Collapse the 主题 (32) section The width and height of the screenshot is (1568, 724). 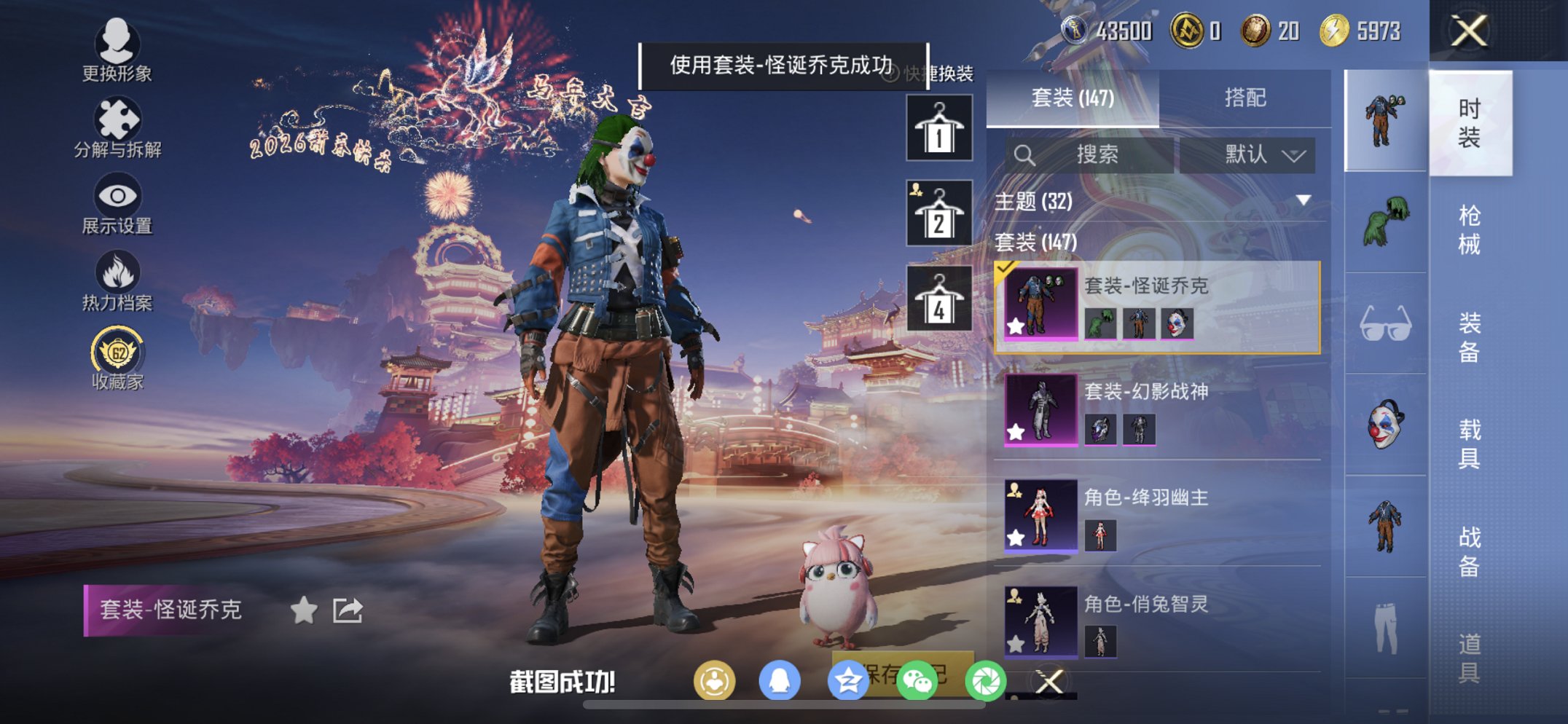[1301, 202]
